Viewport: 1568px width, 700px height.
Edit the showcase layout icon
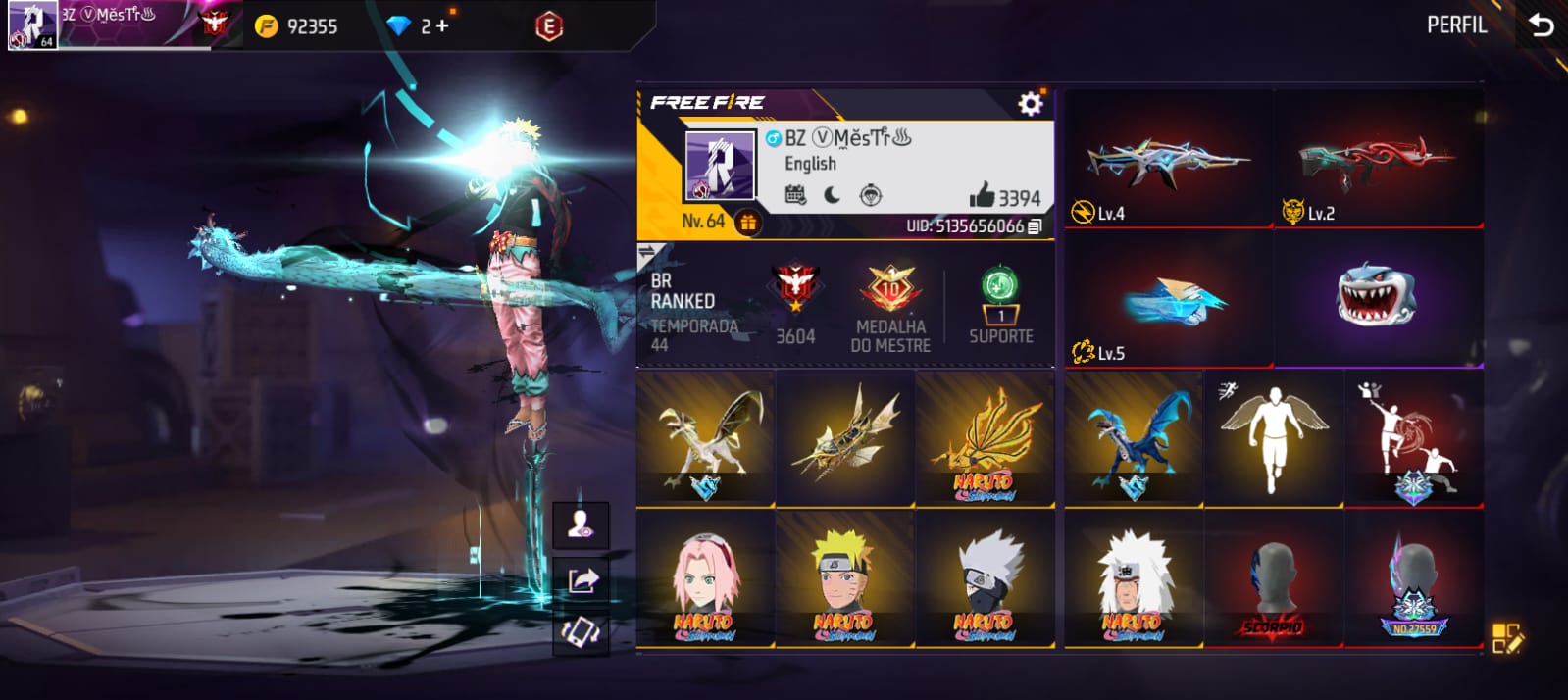[1506, 638]
